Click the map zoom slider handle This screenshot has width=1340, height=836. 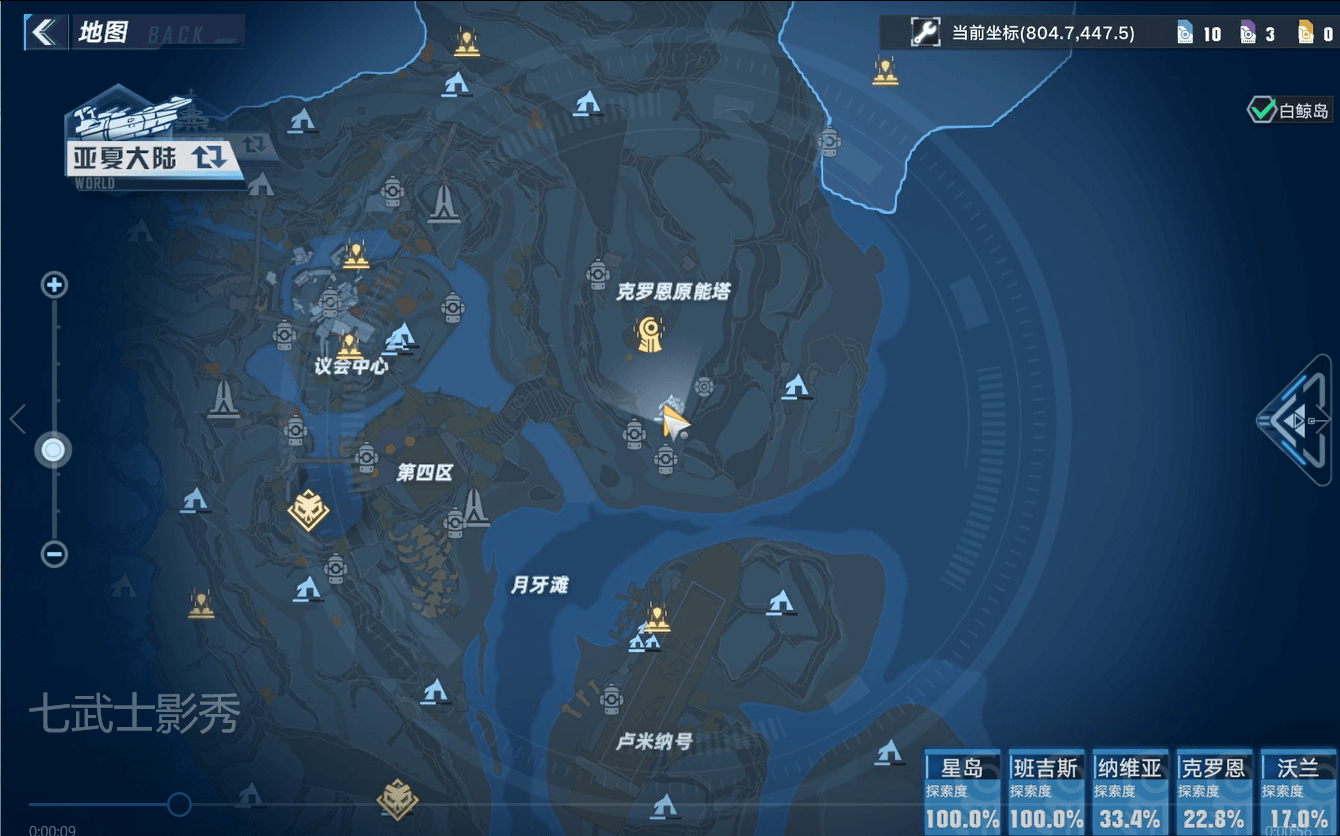pos(52,450)
